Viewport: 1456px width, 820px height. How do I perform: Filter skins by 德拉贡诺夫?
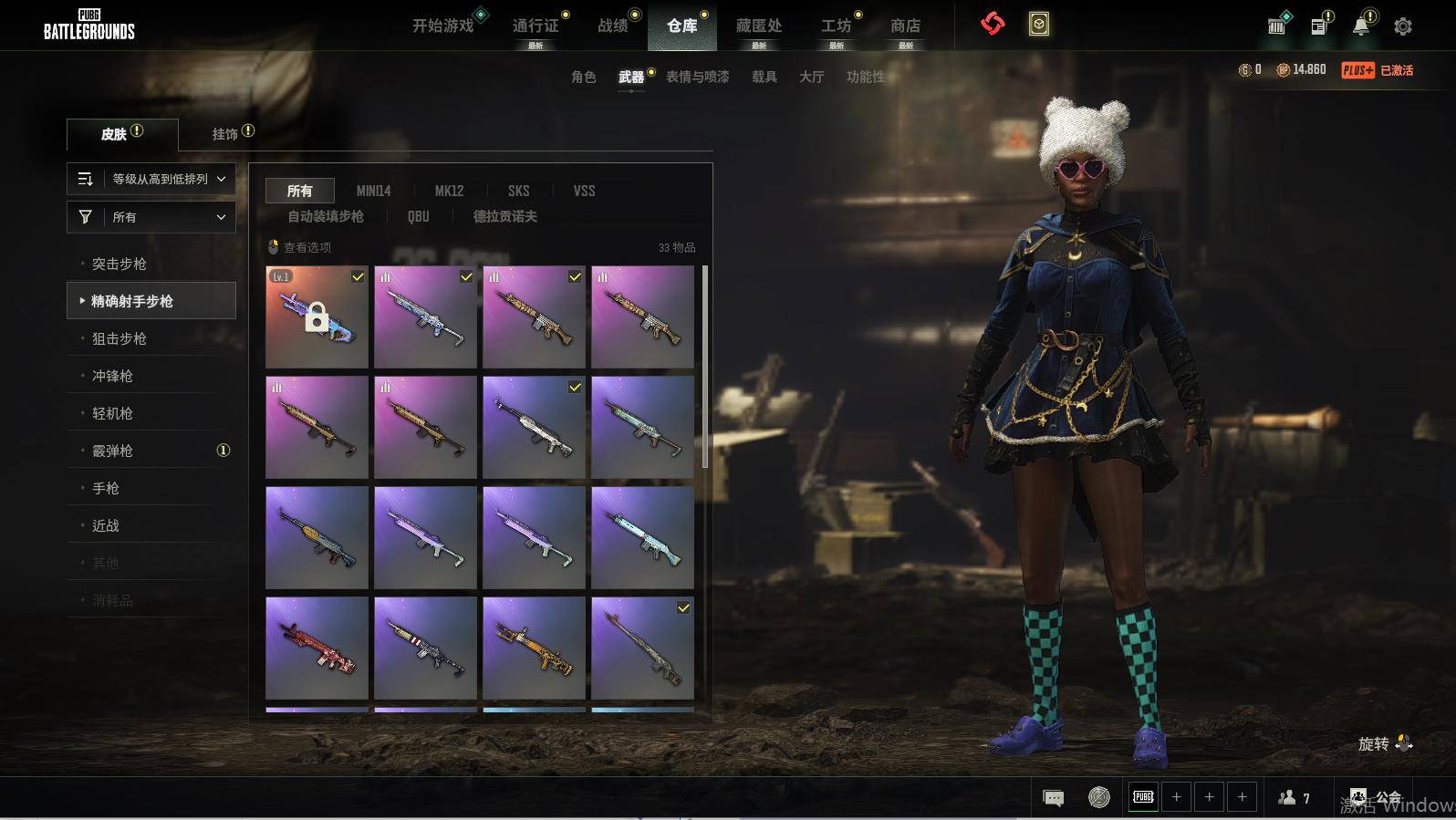pyautogui.click(x=504, y=216)
